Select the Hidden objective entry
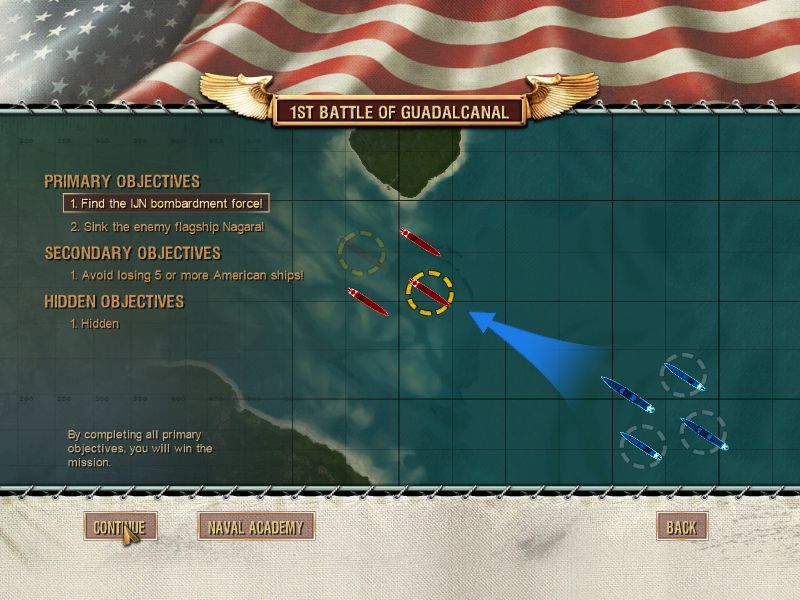The image size is (800, 600). tap(94, 324)
